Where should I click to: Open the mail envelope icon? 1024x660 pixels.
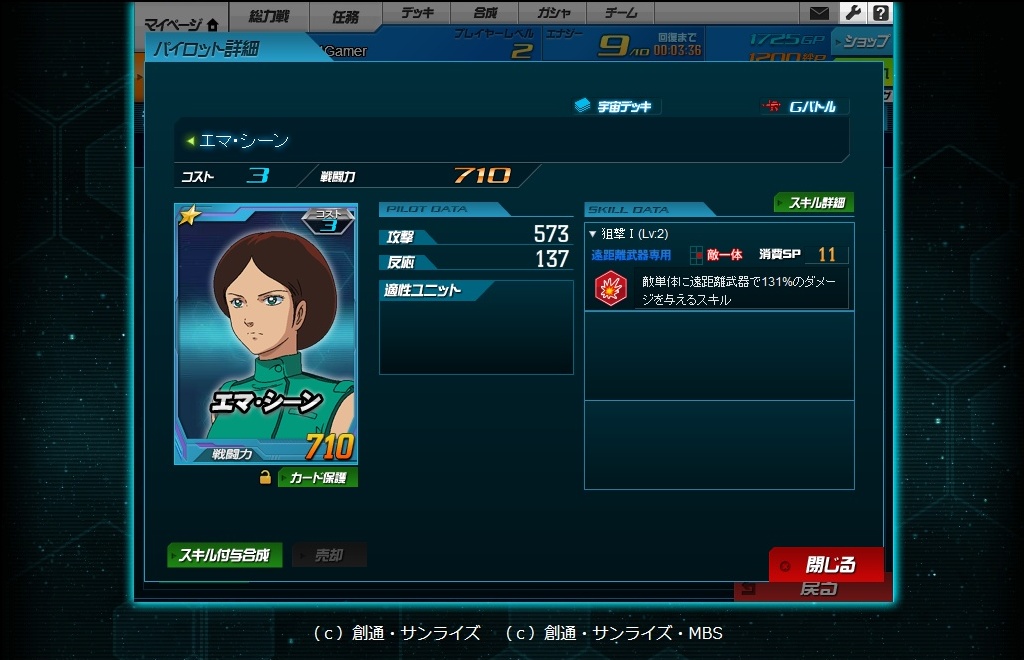pos(819,13)
